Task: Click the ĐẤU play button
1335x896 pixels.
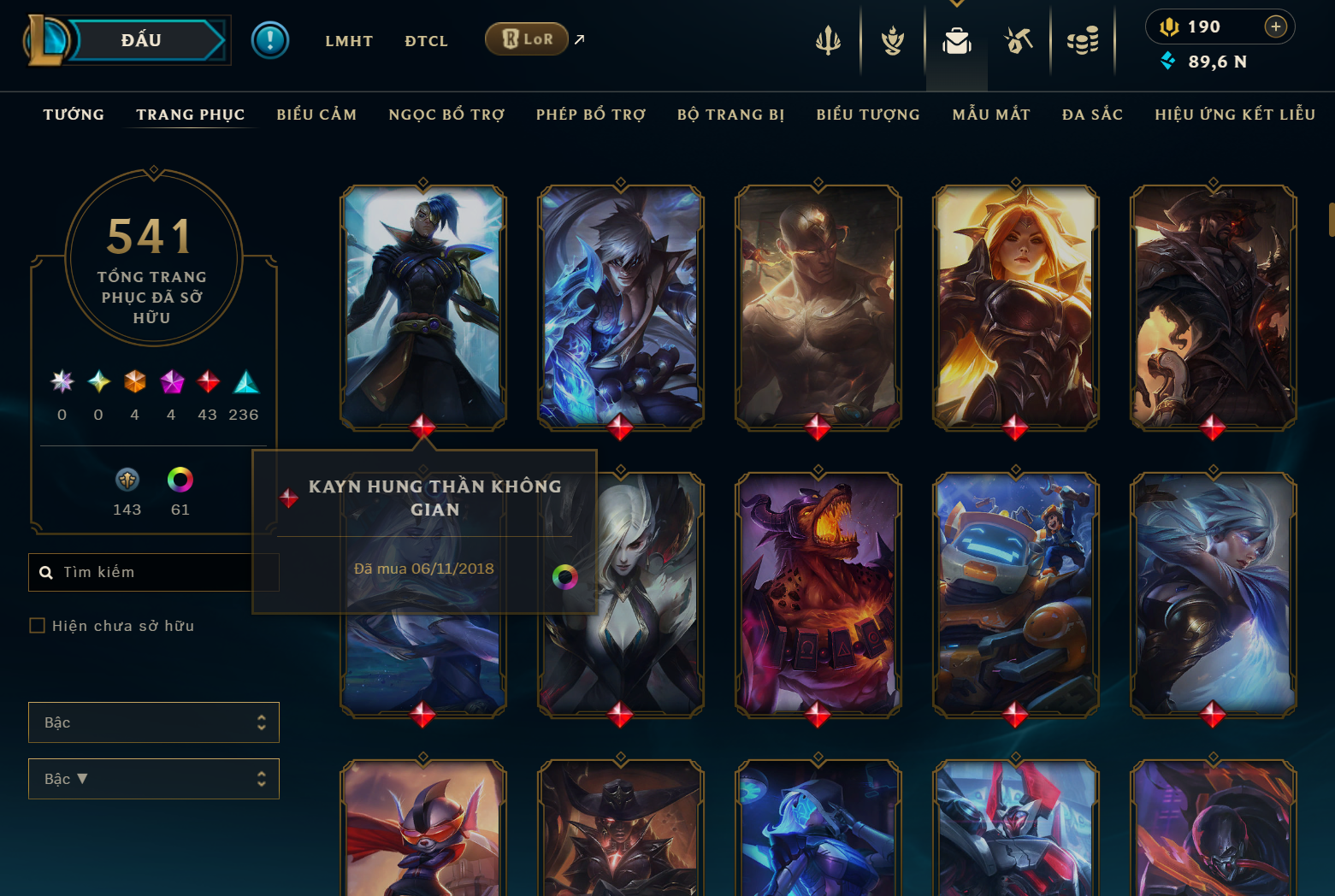Action: pyautogui.click(x=142, y=40)
